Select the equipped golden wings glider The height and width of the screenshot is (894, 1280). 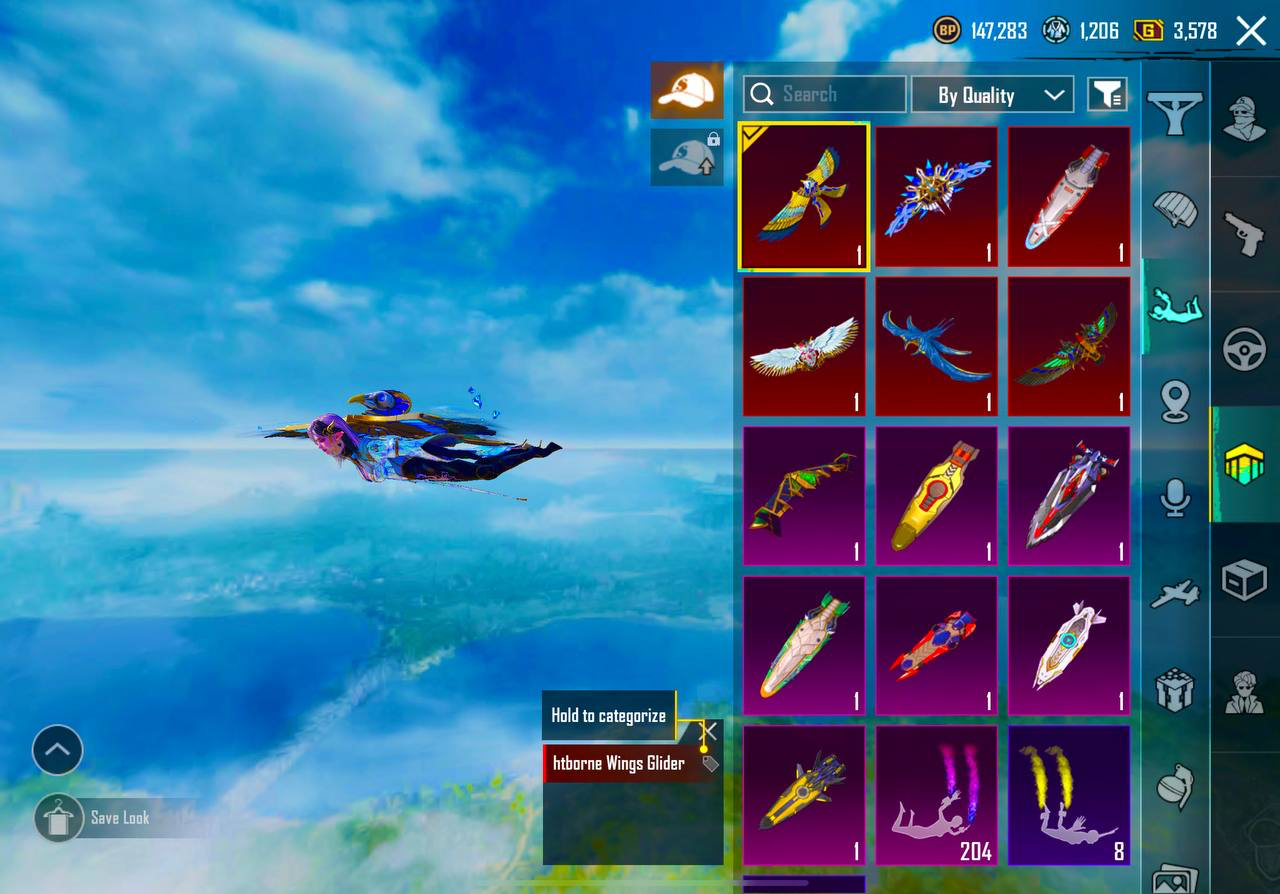pos(804,197)
